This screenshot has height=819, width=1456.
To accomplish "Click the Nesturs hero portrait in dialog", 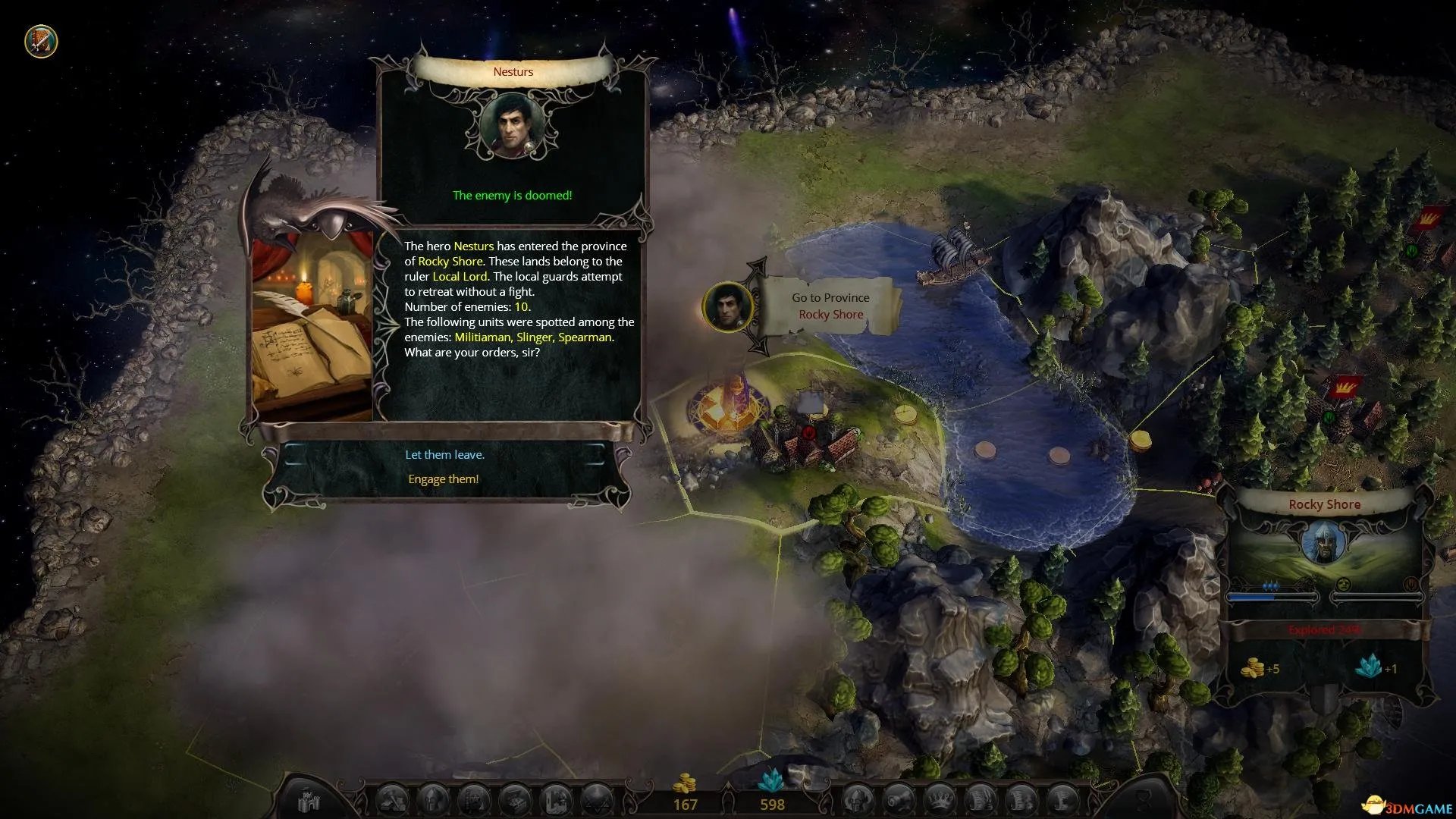I will click(513, 126).
